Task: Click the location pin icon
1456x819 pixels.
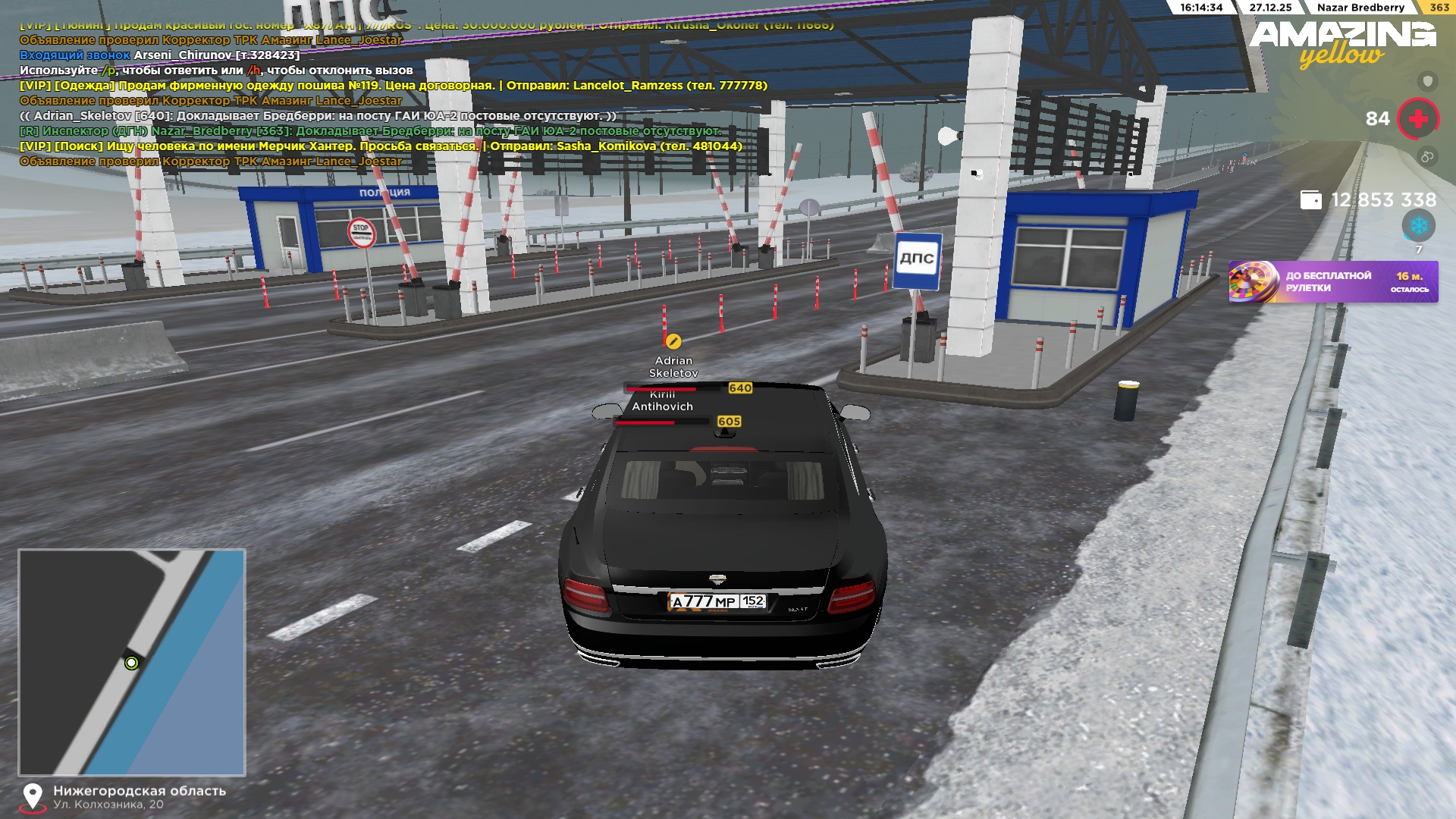Action: (x=33, y=797)
